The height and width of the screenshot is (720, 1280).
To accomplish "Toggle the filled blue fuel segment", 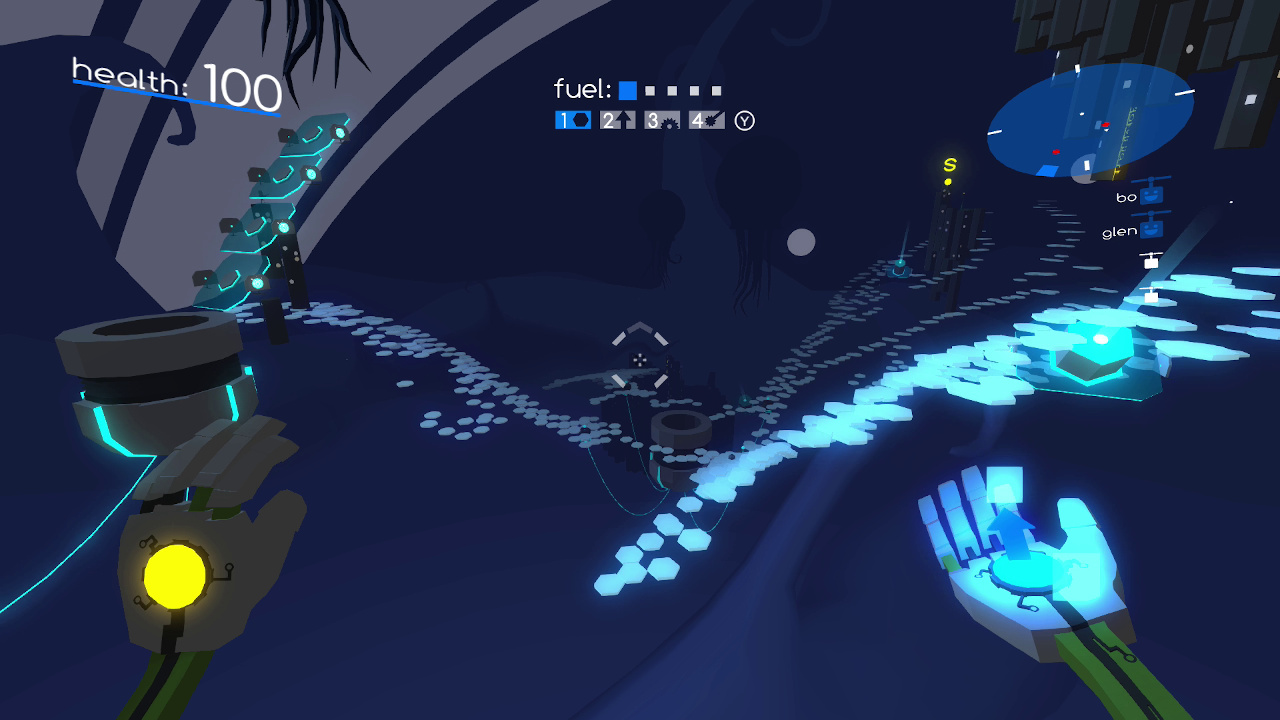I will (x=627, y=89).
